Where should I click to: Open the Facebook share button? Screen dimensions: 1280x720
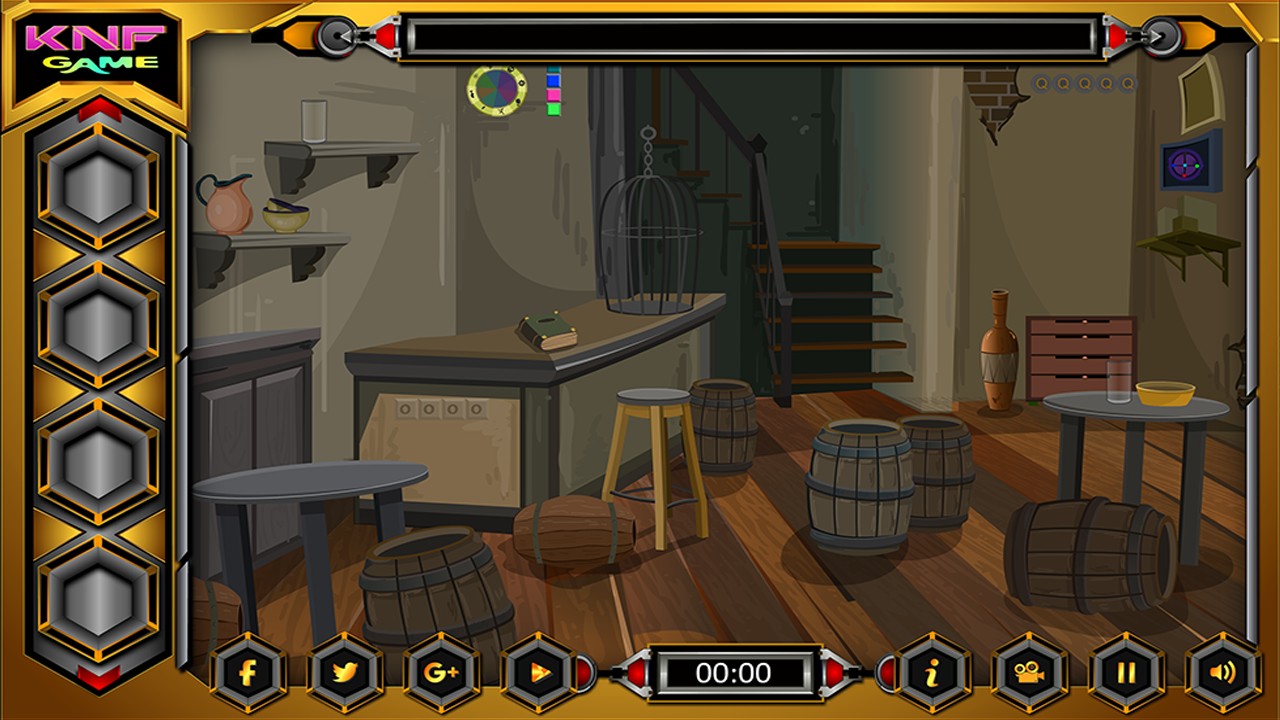point(248,672)
